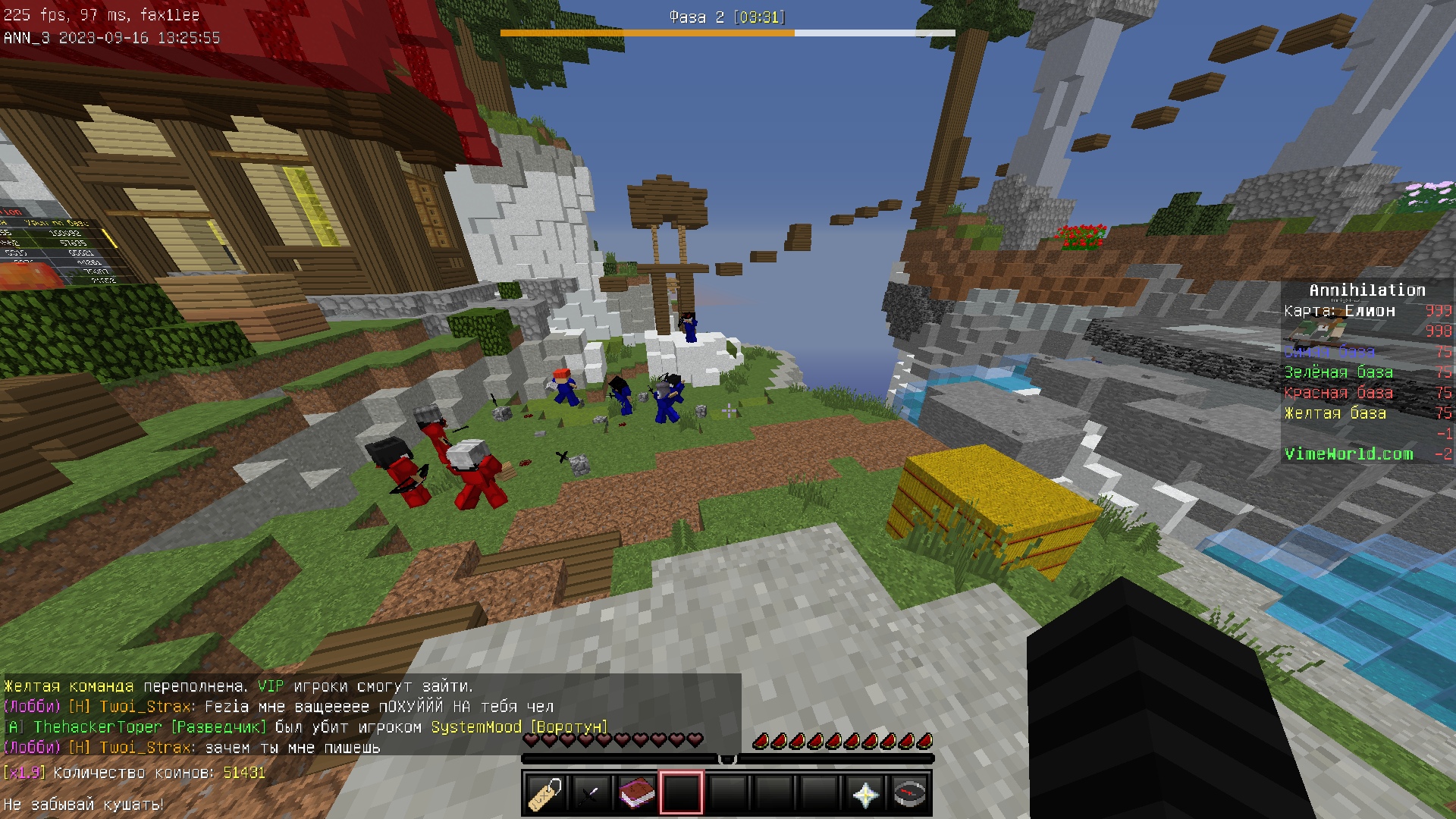Select the dark sword hotbar slot
This screenshot has height=819, width=1456.
[x=591, y=793]
